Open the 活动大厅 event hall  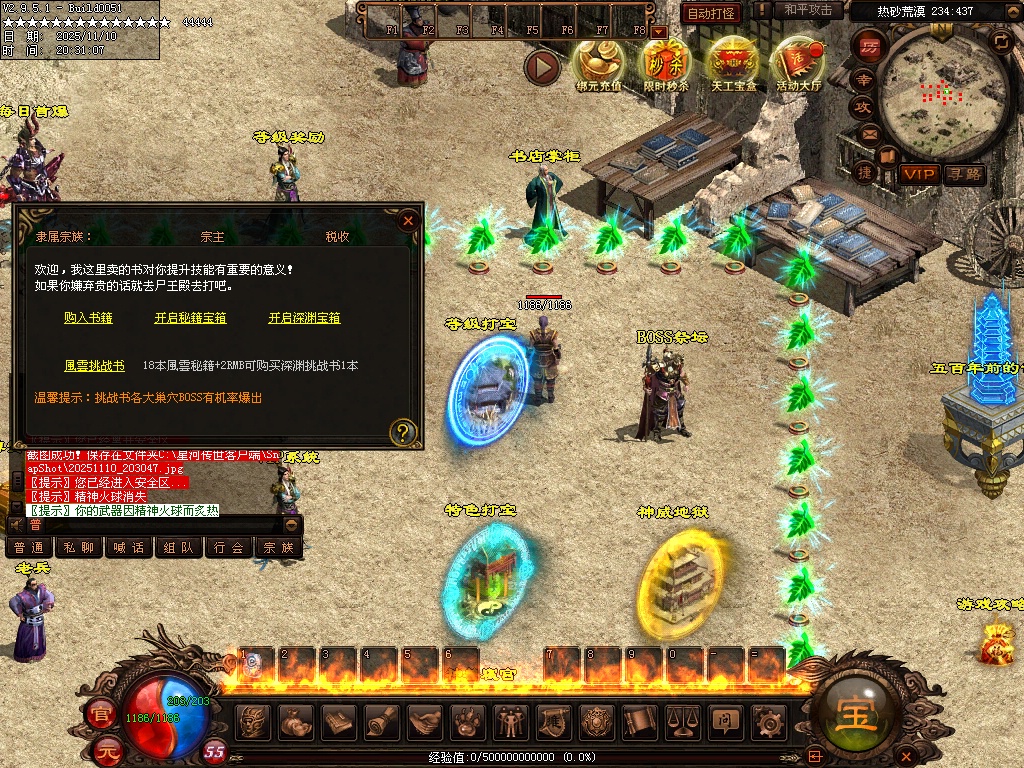pos(799,62)
